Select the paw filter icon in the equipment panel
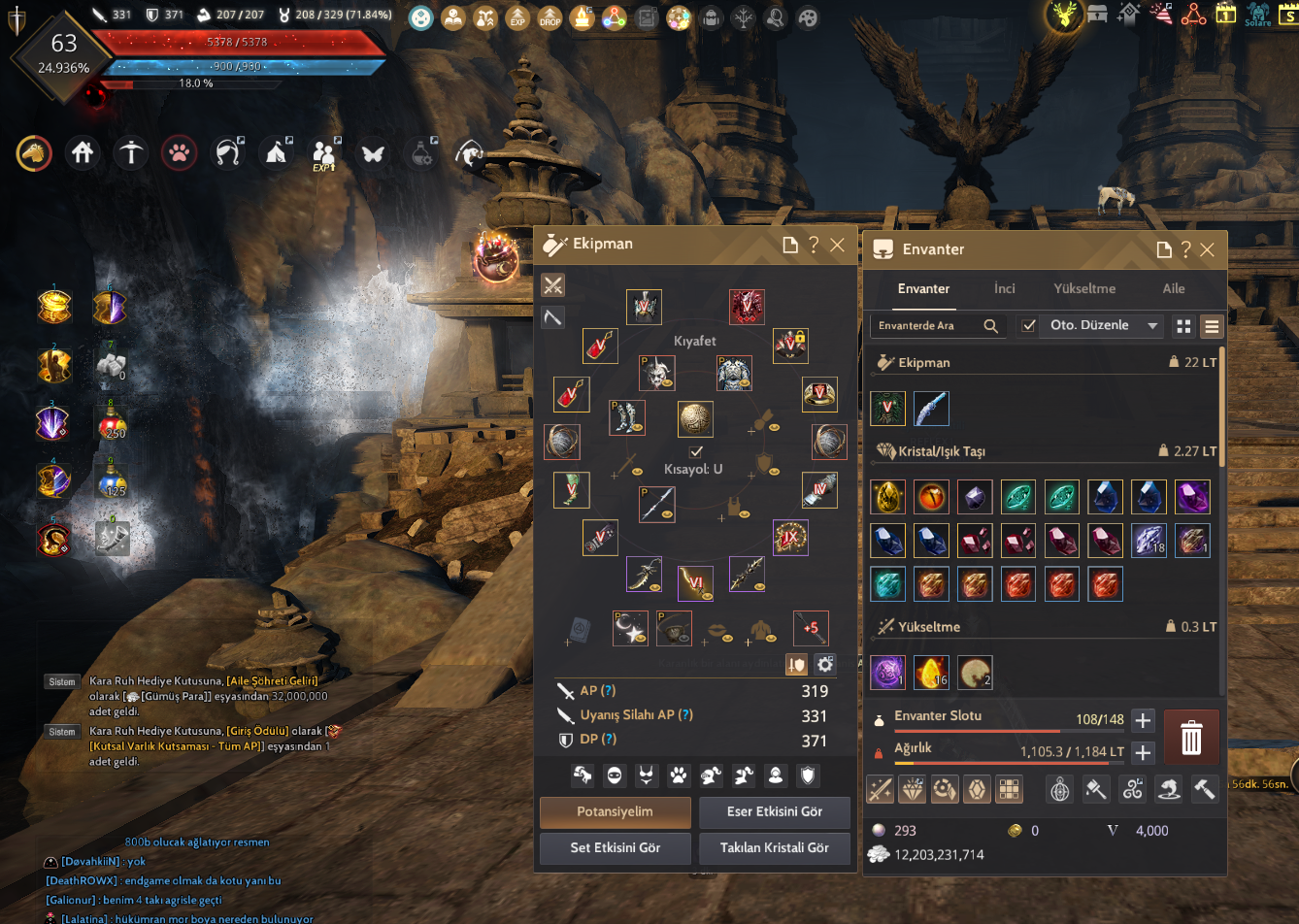Viewport: 1299px width, 924px height. [678, 776]
